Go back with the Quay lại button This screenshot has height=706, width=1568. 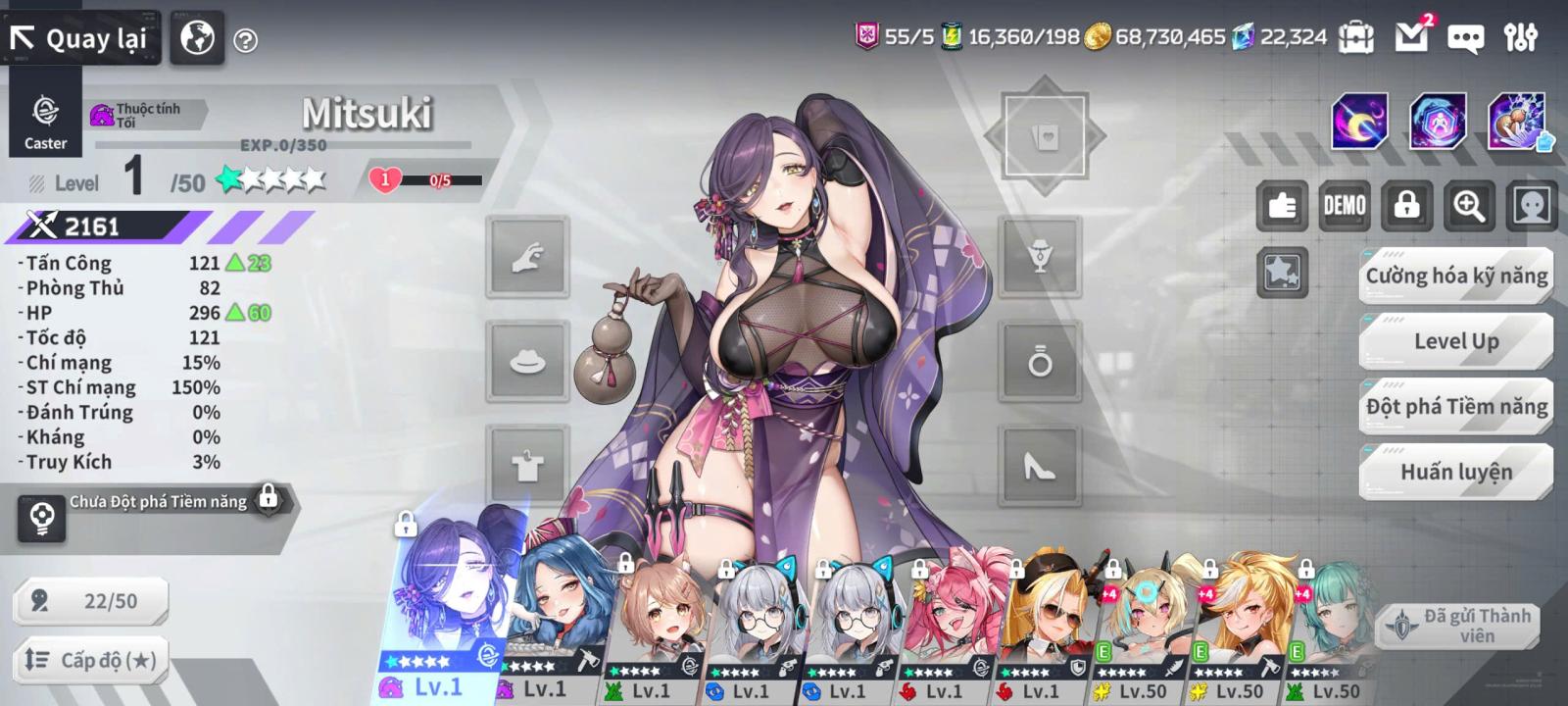[80, 39]
